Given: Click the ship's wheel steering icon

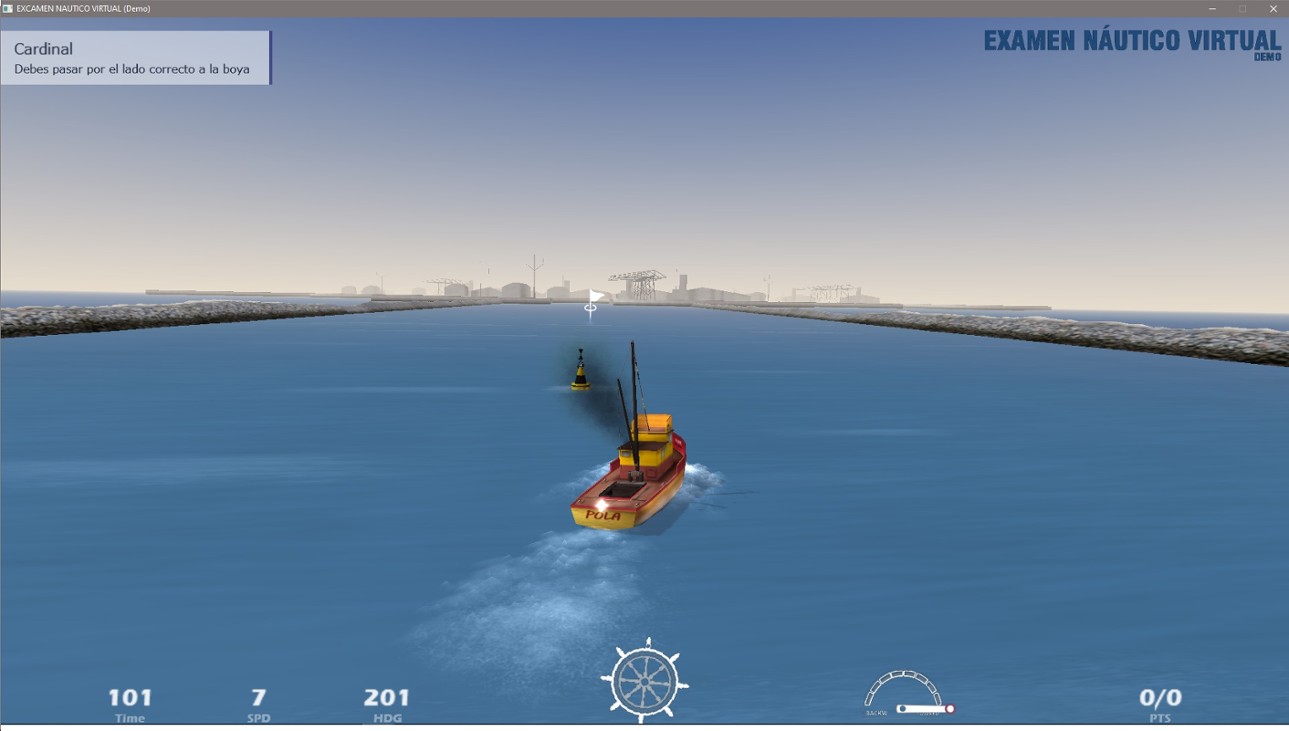Looking at the screenshot, I should coord(645,682).
